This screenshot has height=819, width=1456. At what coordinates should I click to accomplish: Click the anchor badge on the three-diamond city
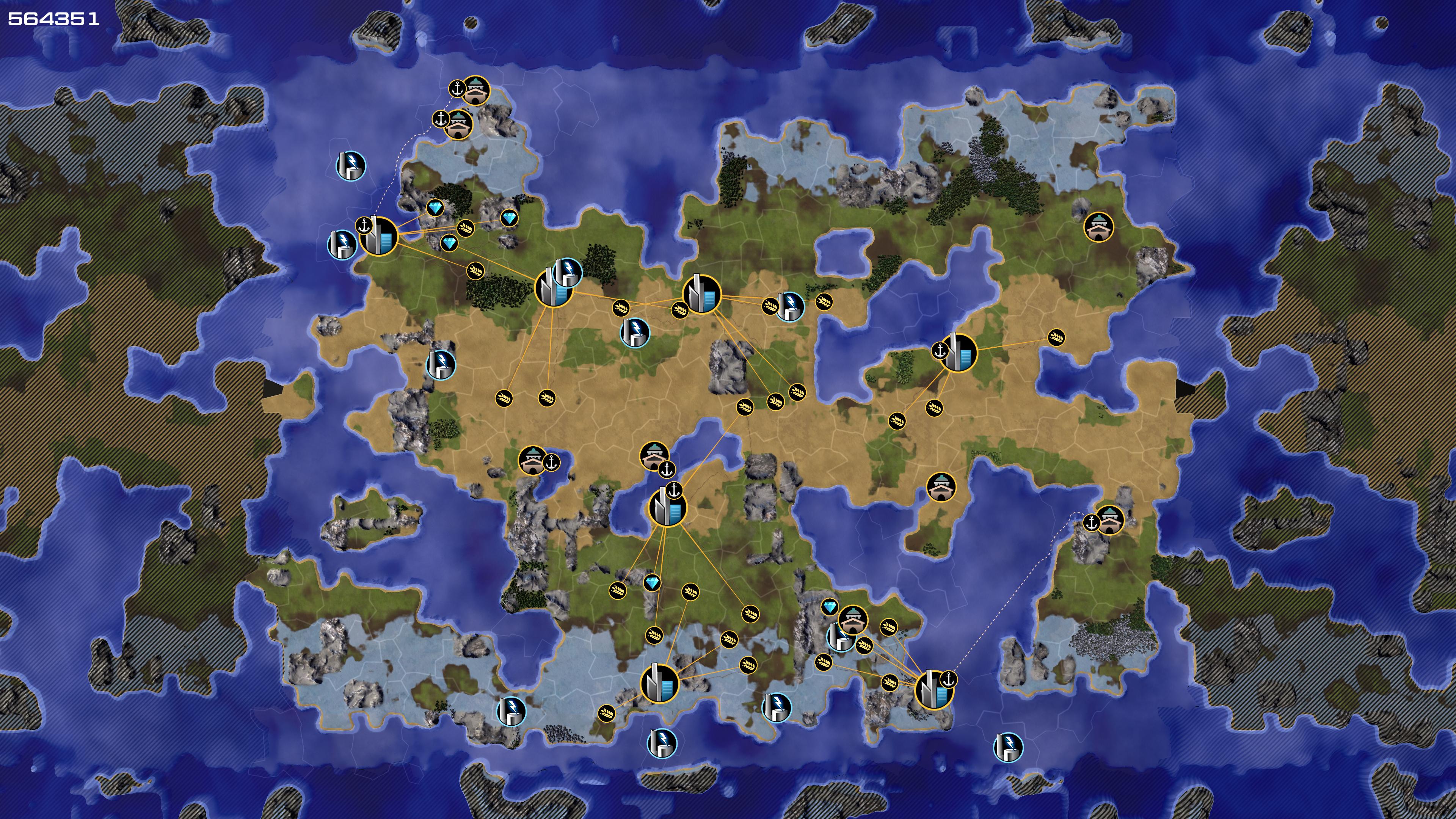click(364, 226)
